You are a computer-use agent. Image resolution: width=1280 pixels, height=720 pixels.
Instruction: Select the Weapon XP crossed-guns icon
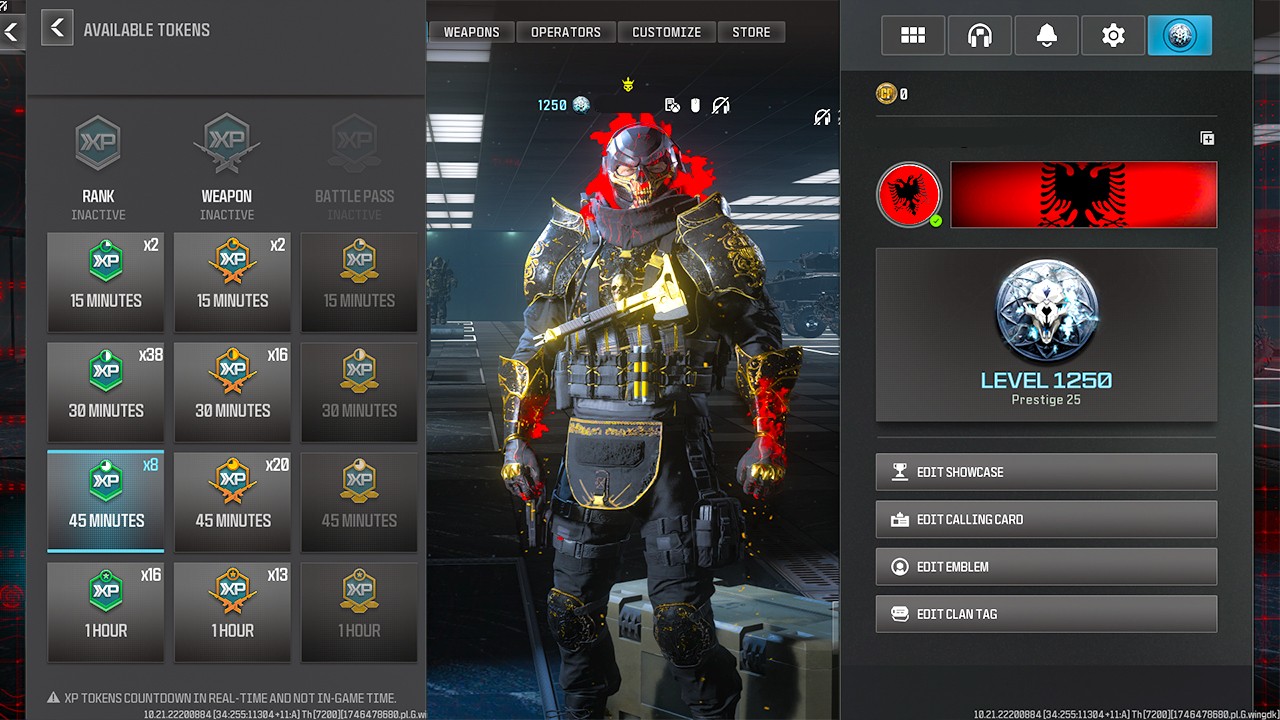(226, 143)
